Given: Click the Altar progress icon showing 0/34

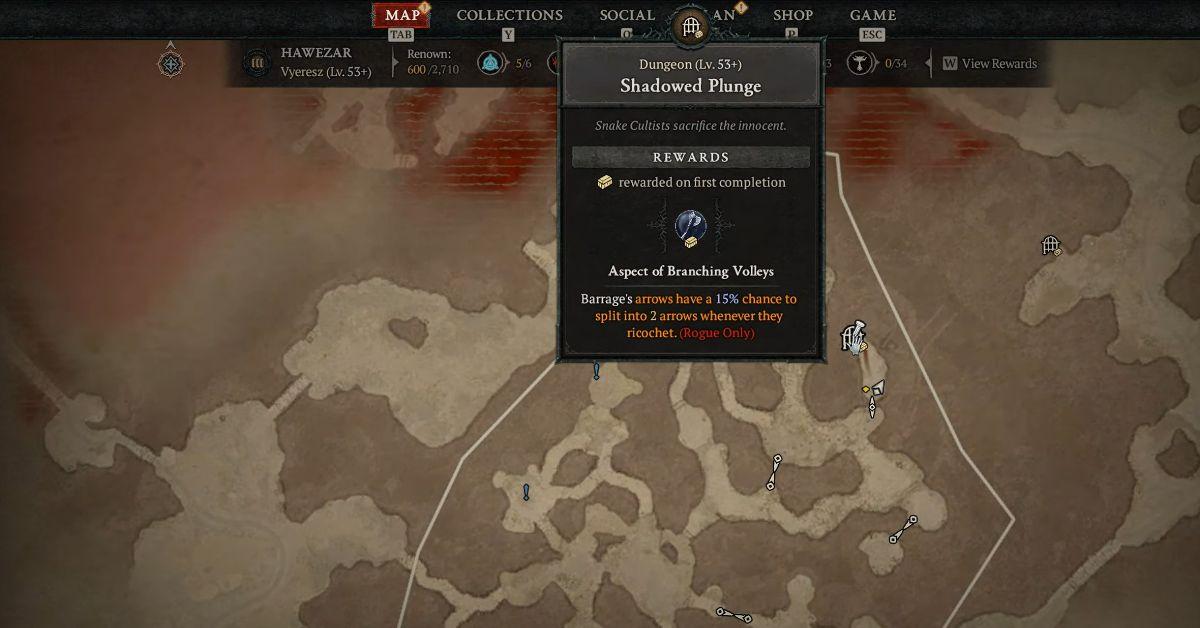Looking at the screenshot, I should coord(857,64).
